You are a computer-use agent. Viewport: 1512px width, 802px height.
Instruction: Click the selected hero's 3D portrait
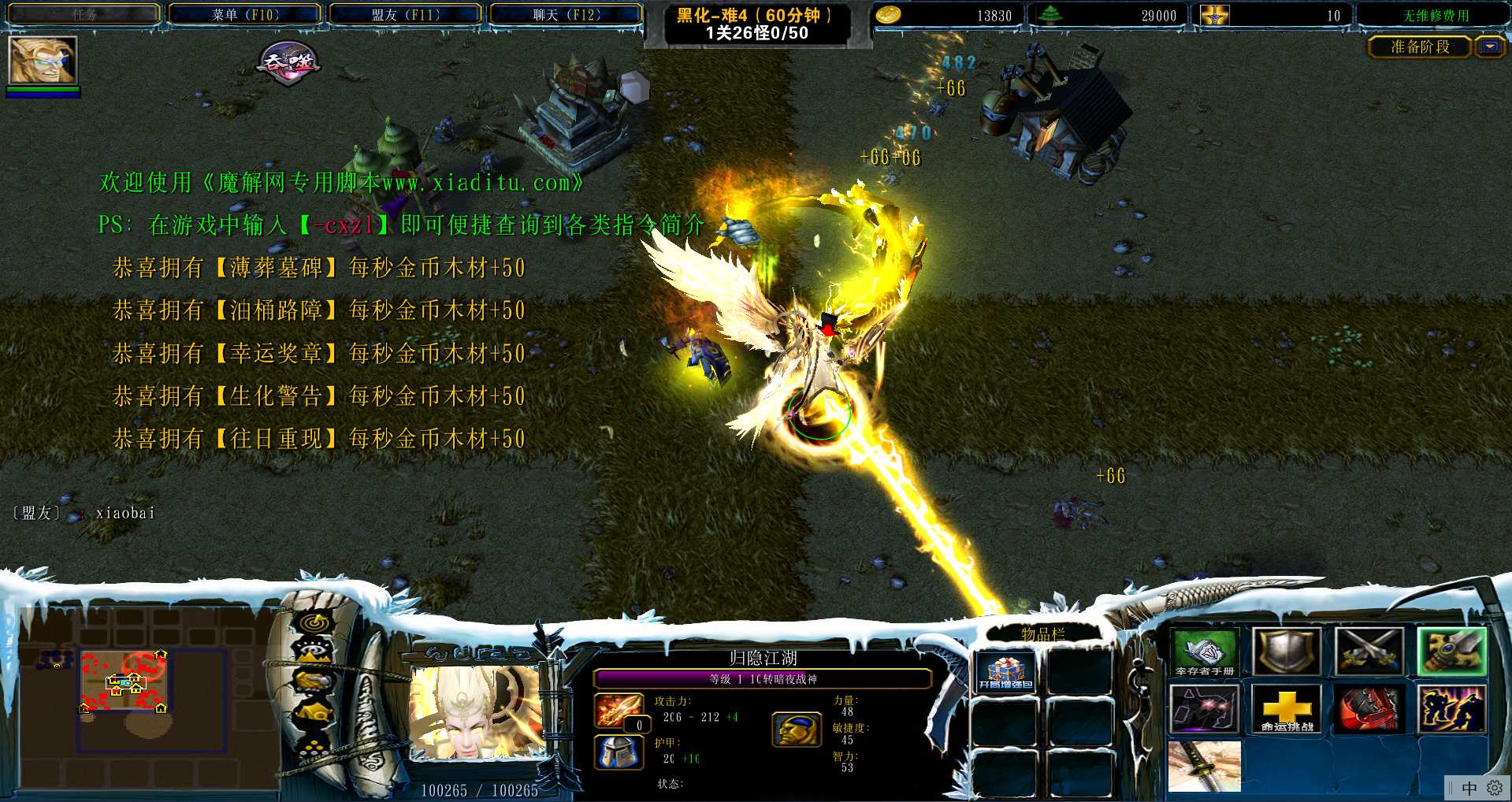point(476,713)
